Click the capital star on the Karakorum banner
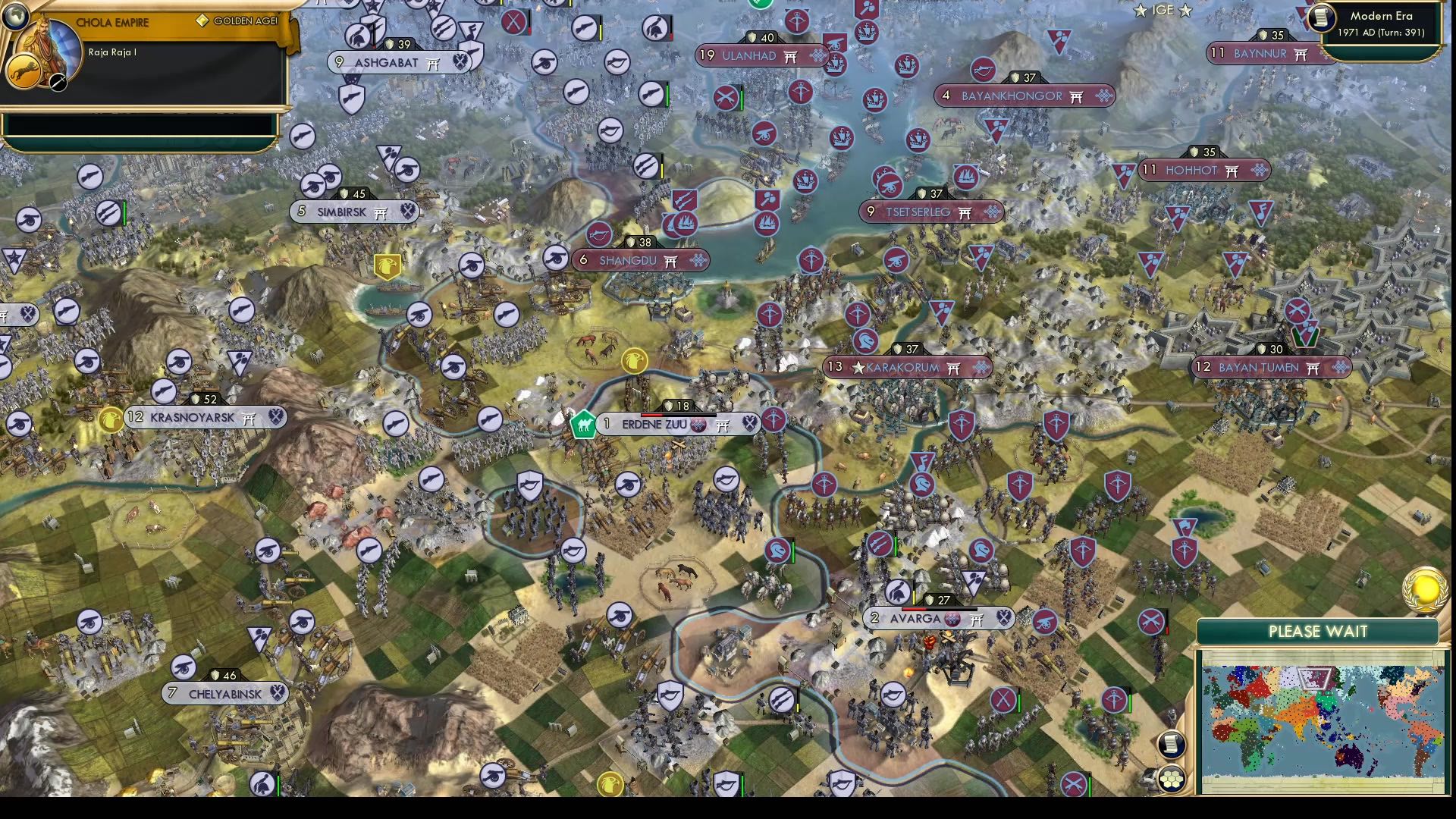This screenshot has width=1456, height=819. tap(858, 367)
